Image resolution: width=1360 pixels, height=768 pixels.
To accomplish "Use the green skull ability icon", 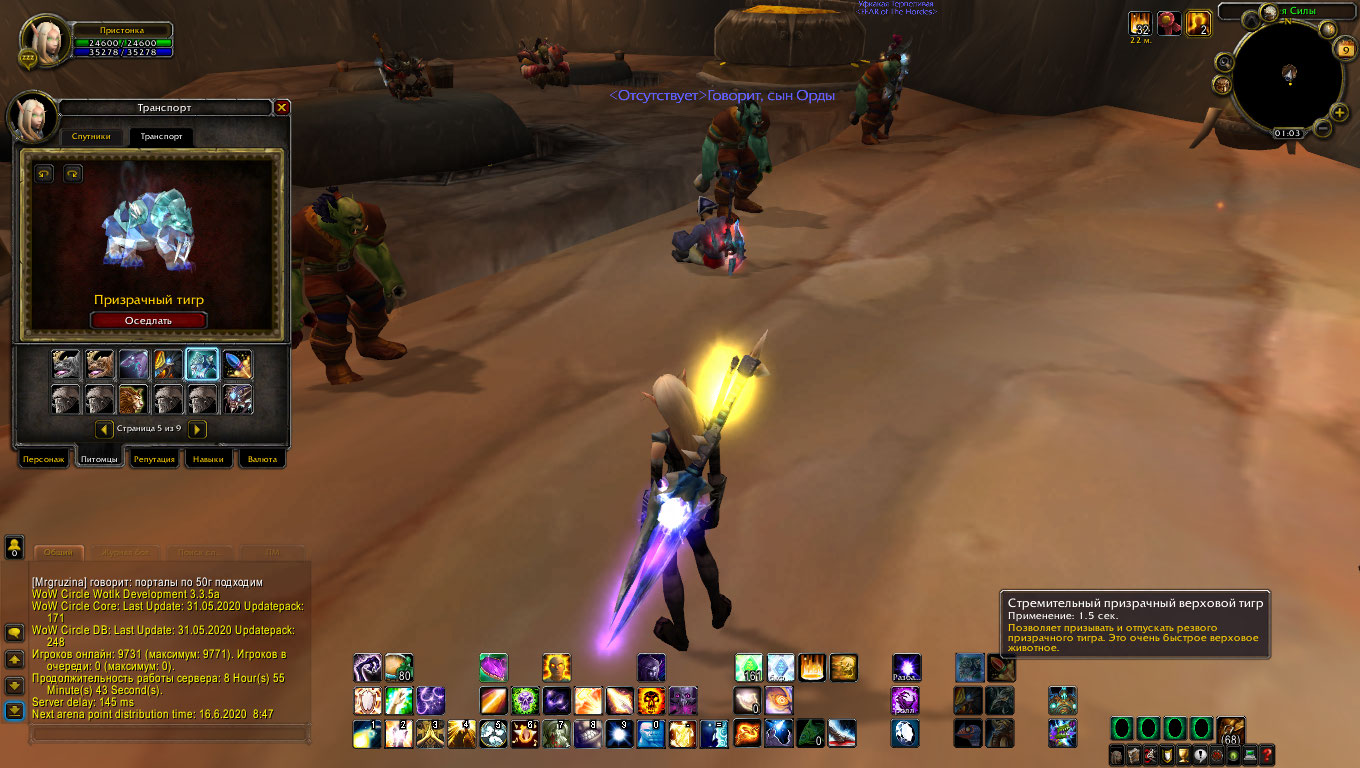I will [x=525, y=700].
